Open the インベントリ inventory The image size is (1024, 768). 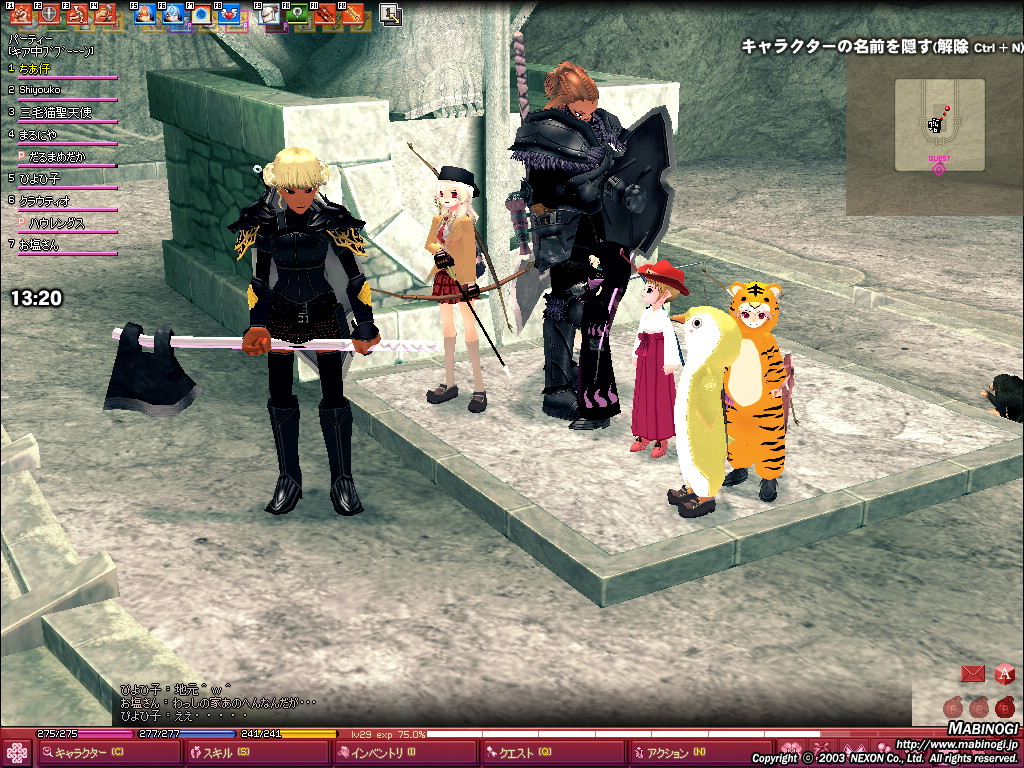pyautogui.click(x=382, y=753)
